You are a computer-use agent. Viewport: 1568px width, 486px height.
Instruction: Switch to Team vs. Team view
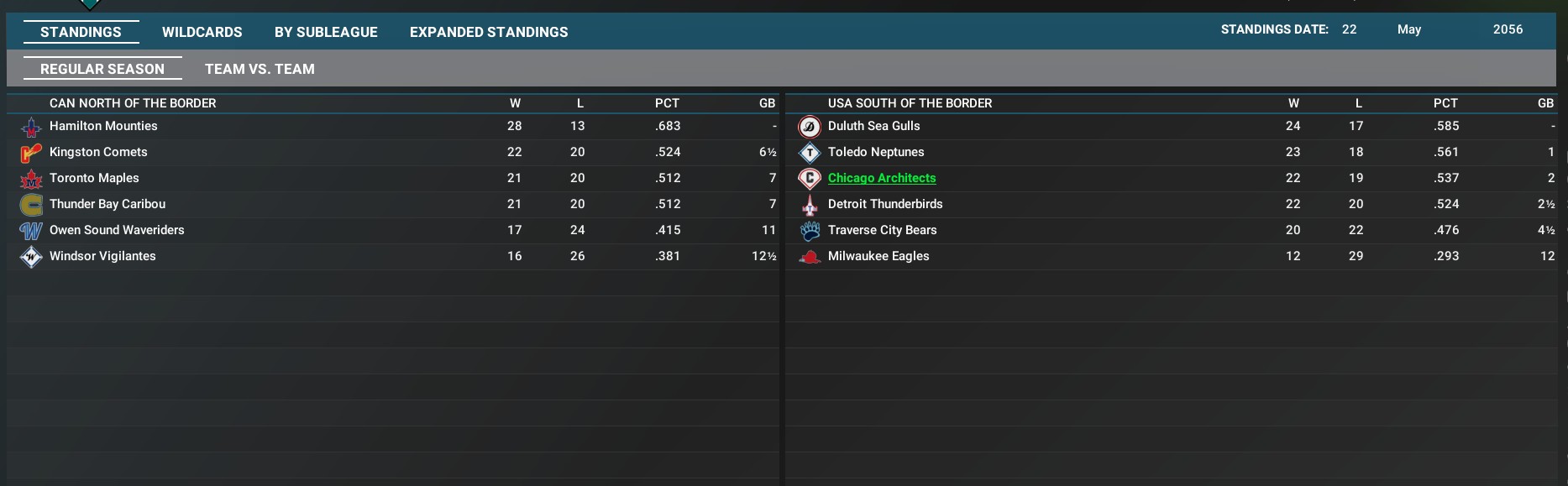(x=260, y=69)
